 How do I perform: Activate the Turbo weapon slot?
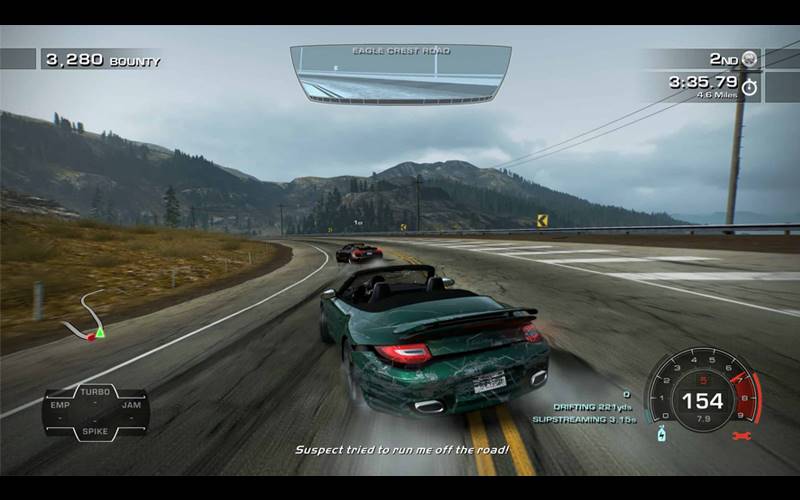96,394
